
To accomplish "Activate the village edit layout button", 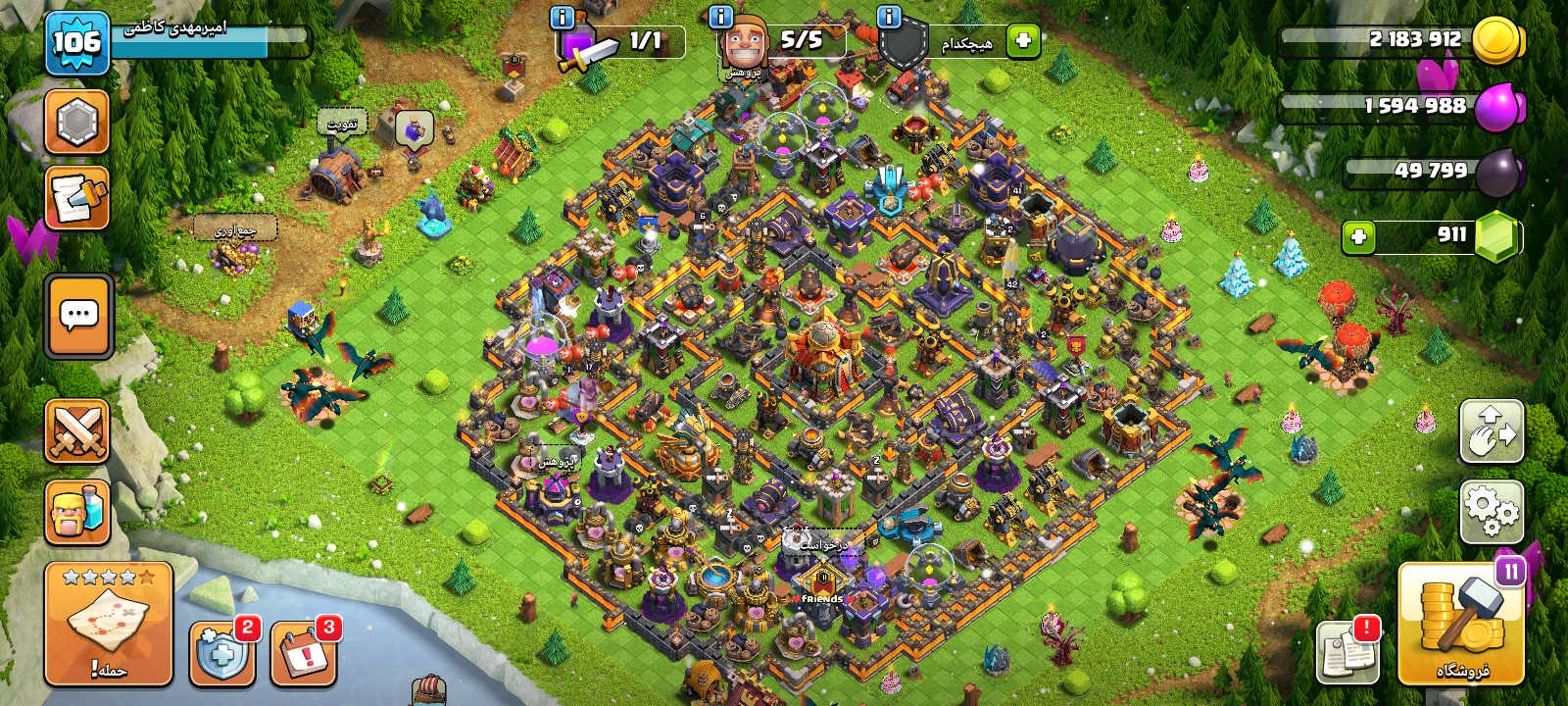I will click(1492, 431).
